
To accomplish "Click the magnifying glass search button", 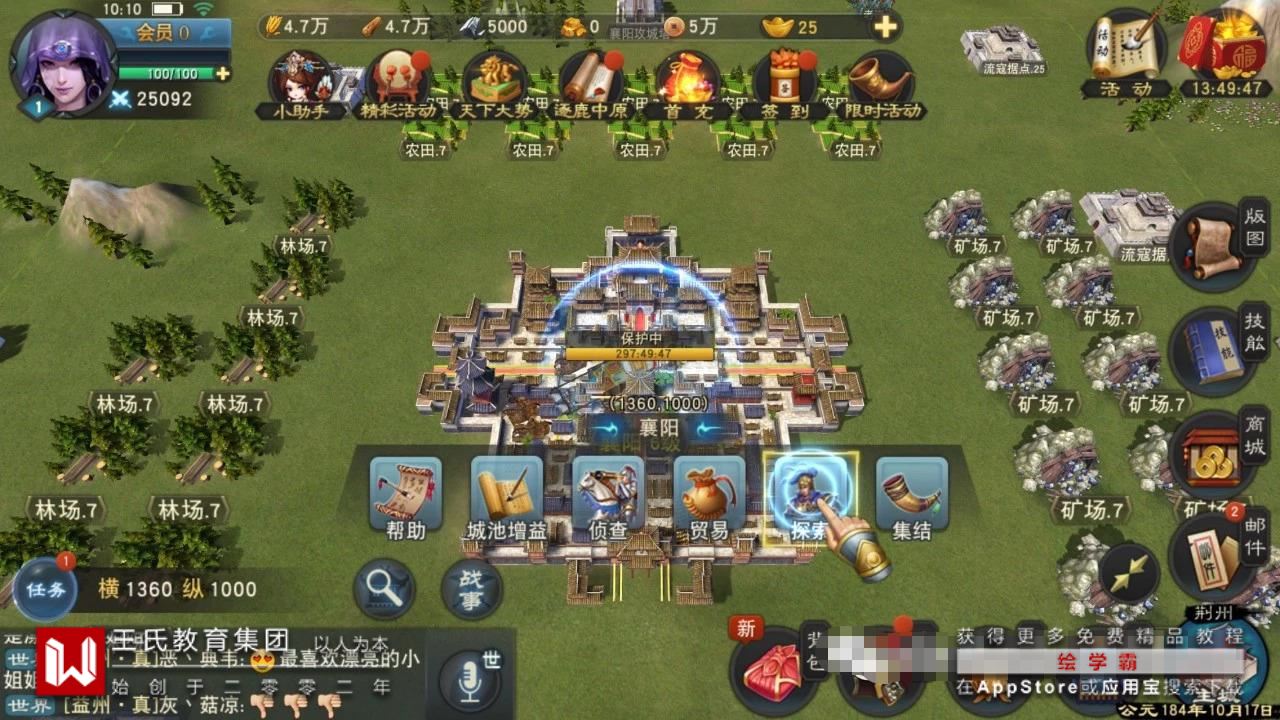I will (384, 588).
